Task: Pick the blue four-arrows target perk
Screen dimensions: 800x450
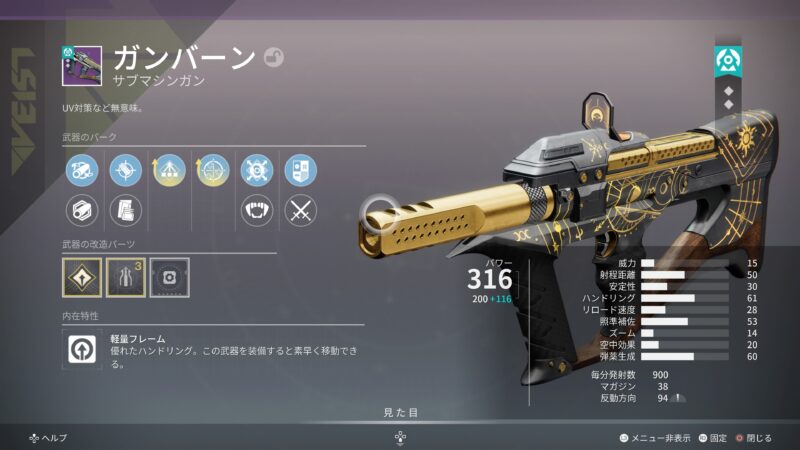Action: pyautogui.click(x=257, y=169)
